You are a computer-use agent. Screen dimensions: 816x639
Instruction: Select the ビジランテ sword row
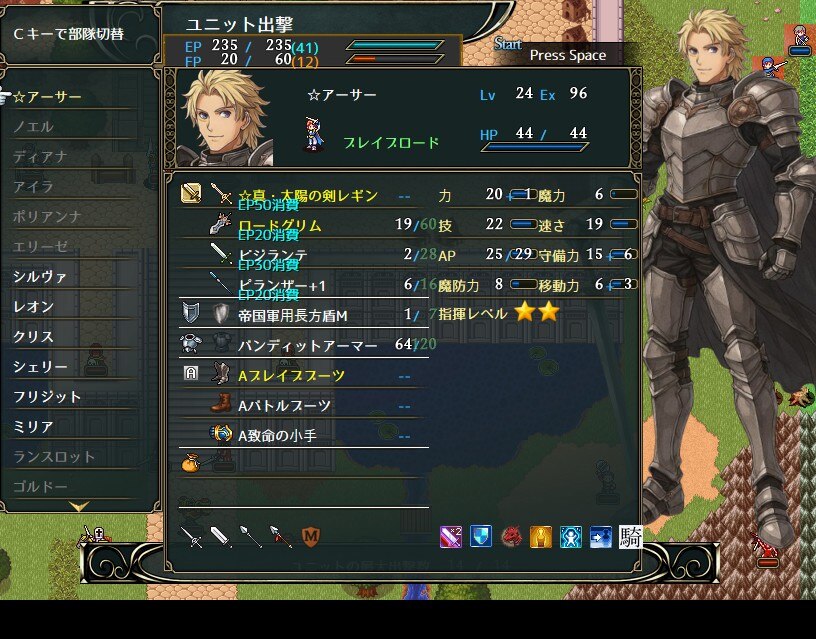tap(272, 255)
